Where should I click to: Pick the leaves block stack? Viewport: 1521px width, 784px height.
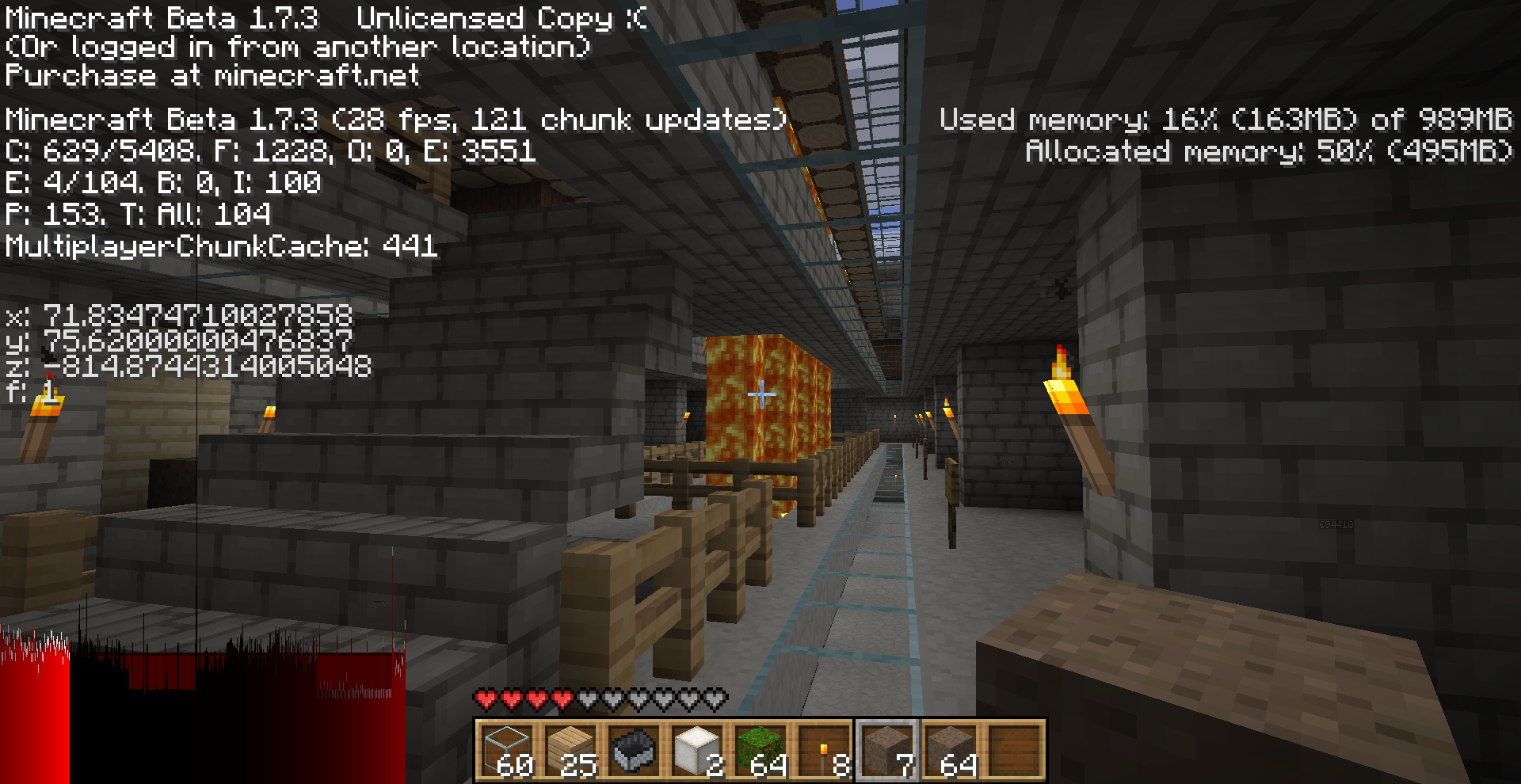(x=760, y=750)
